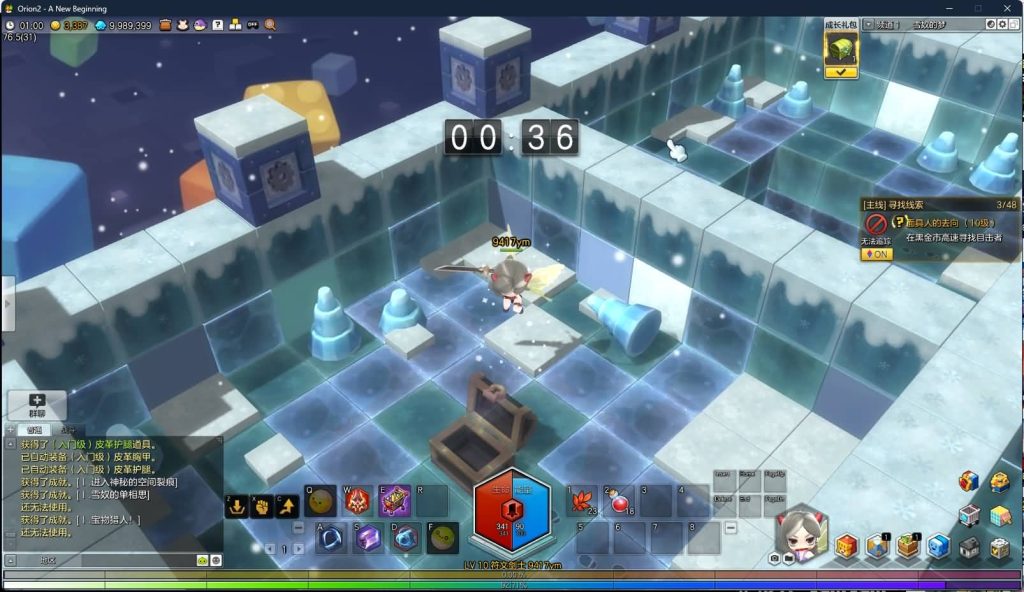Click the fist action icon on X
This screenshot has width=1024, height=592.
pos(261,506)
